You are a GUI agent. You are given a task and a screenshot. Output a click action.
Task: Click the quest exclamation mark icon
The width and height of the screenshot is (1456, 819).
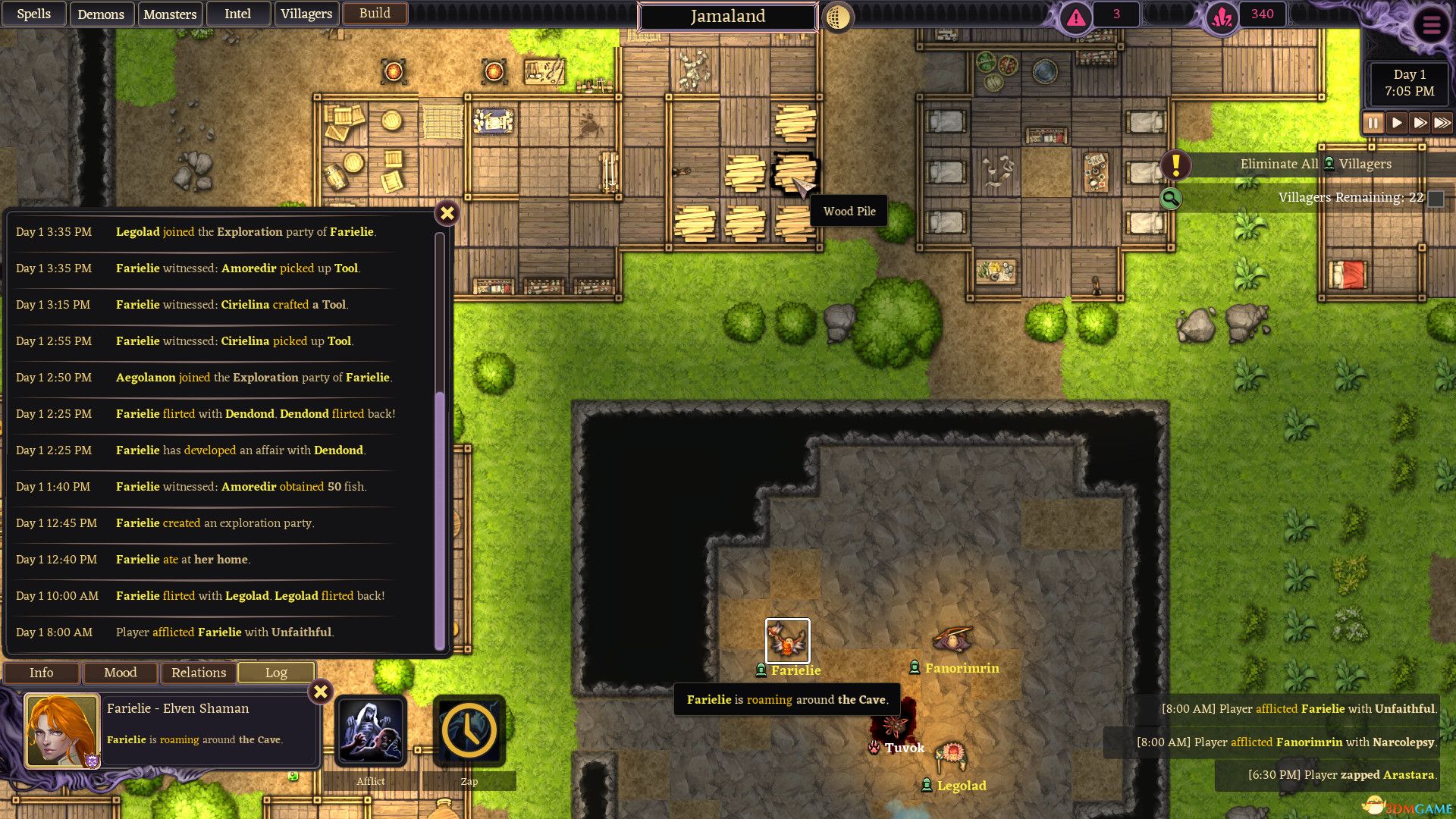[x=1175, y=166]
